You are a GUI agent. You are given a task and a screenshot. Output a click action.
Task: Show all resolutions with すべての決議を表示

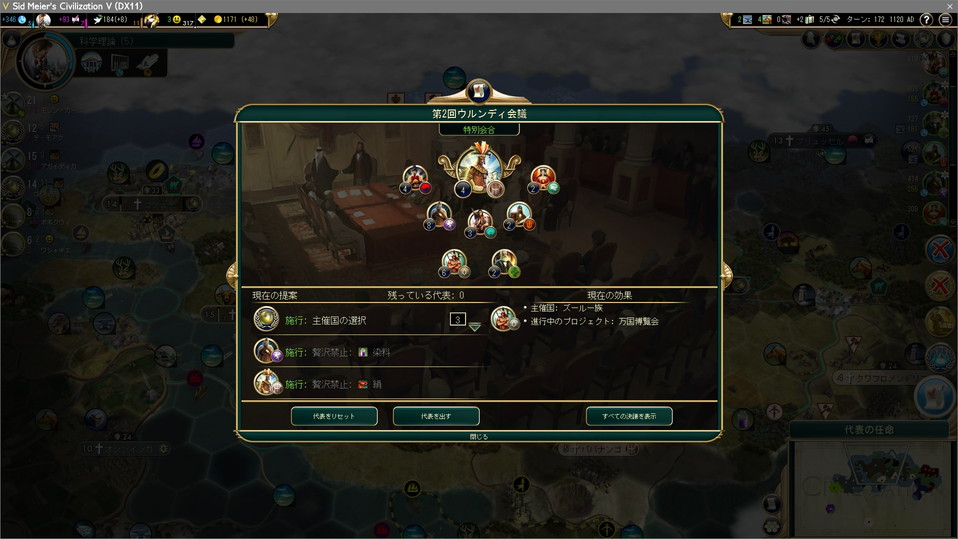click(x=629, y=416)
